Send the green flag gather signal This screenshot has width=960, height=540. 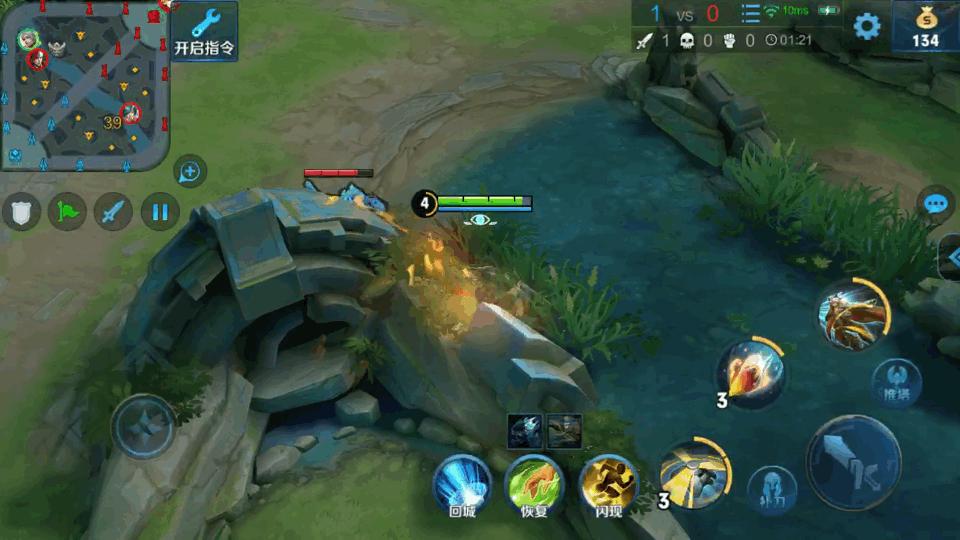(67, 211)
